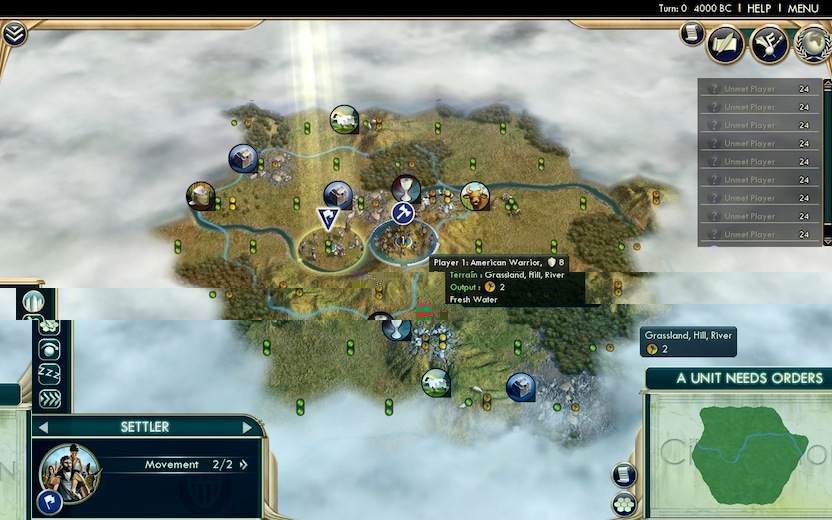832x520 pixels.
Task: Toggle the hex grid minimap option button
Action: [624, 503]
